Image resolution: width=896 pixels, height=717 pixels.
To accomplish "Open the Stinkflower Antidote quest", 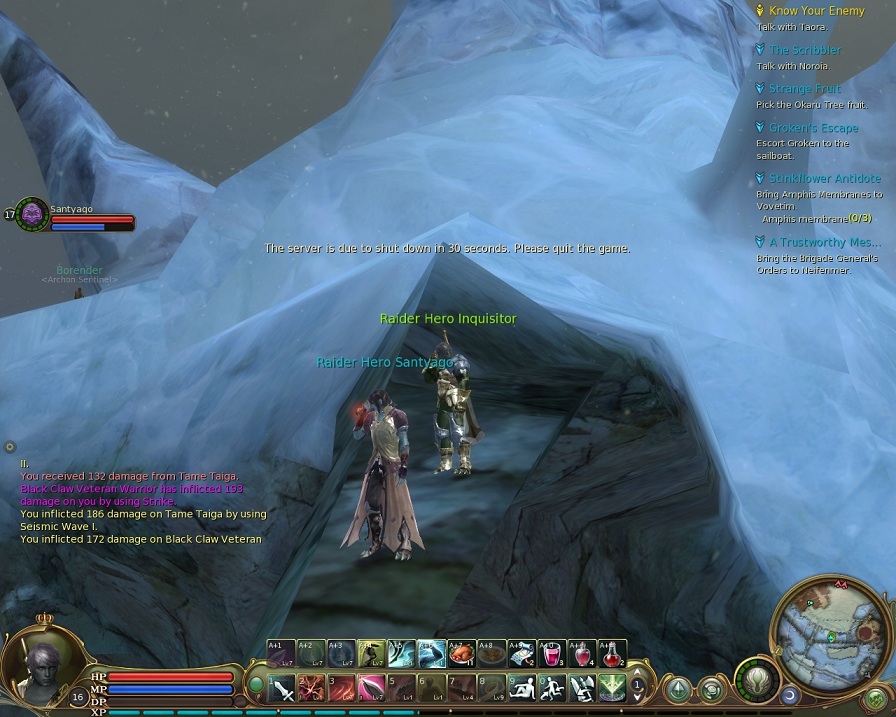I will tap(824, 179).
